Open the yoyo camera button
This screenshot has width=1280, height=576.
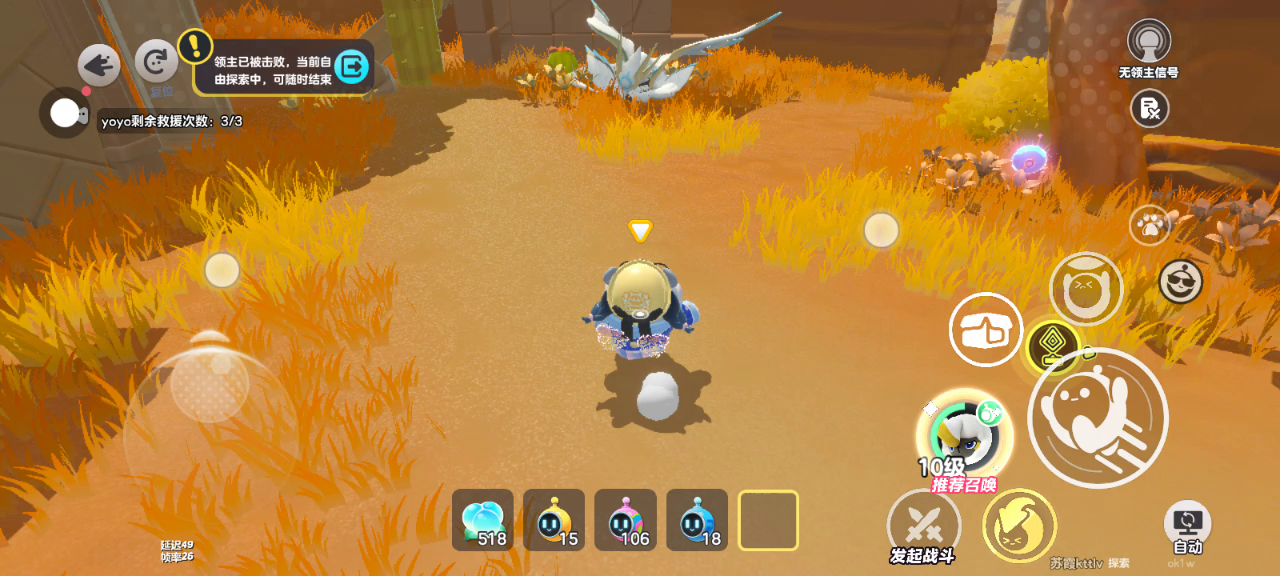tap(64, 113)
